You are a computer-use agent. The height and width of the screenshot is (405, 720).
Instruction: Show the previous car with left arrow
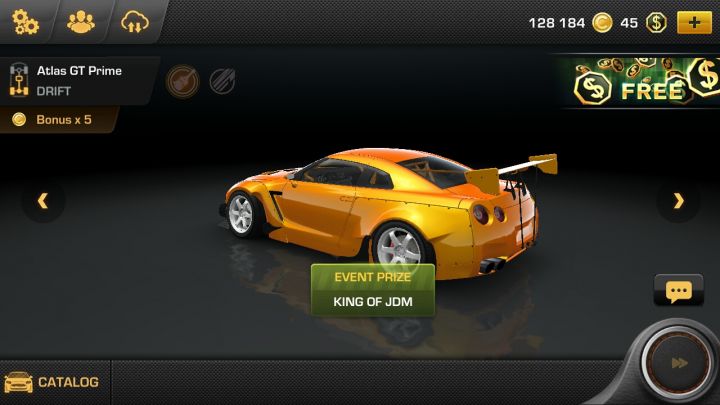click(43, 201)
